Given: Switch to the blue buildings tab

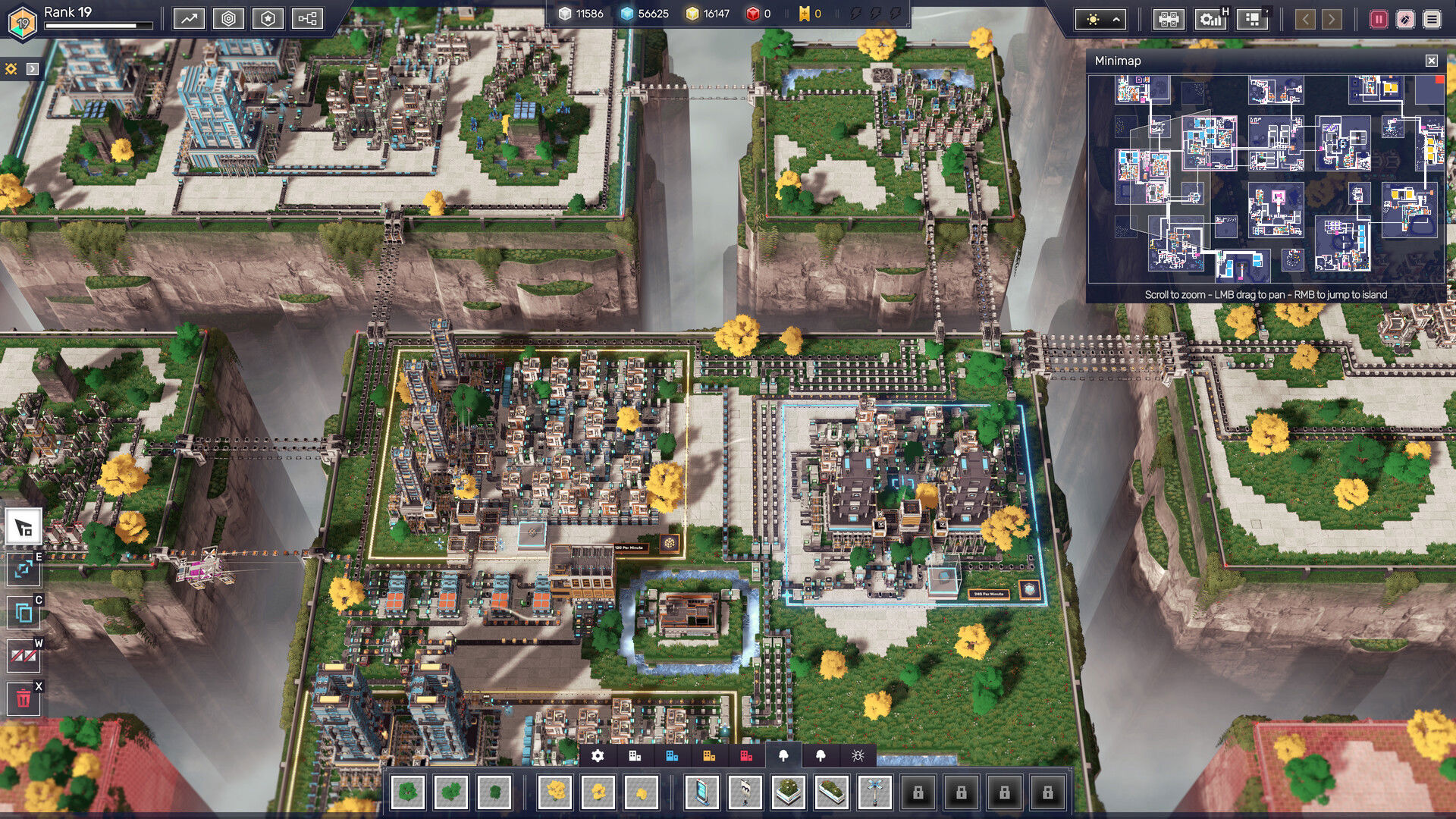Looking at the screenshot, I should (x=672, y=755).
